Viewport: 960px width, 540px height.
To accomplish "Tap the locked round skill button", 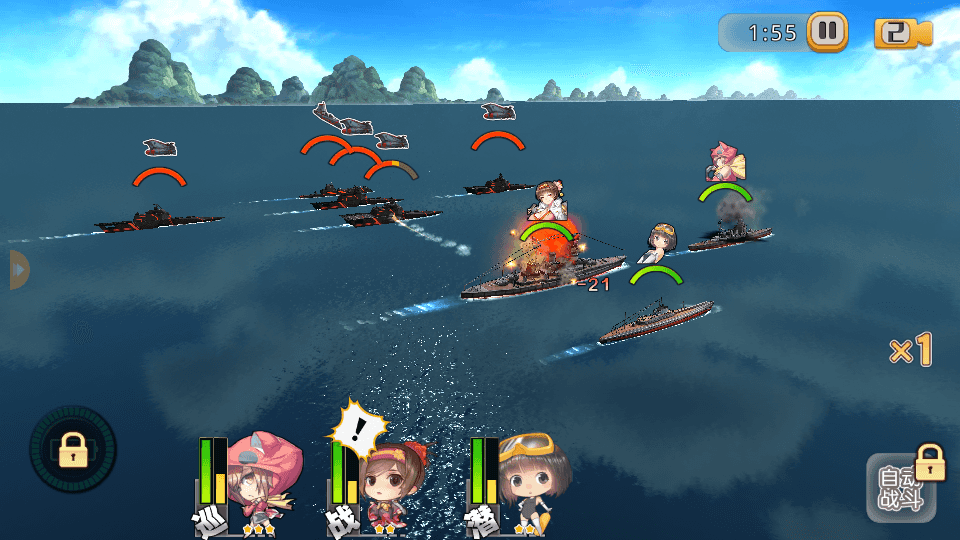I will point(73,449).
